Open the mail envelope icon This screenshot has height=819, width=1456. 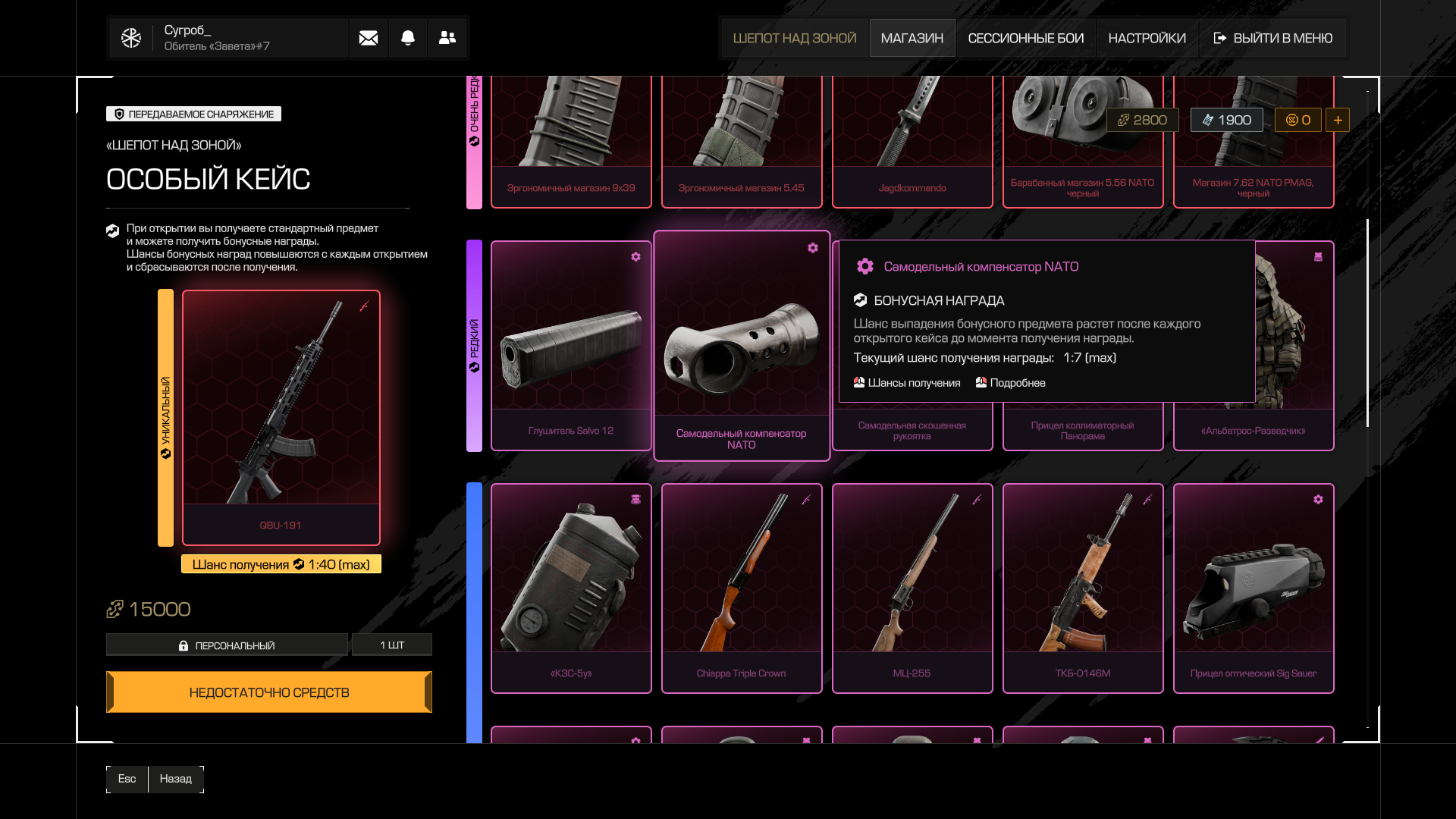click(x=369, y=38)
